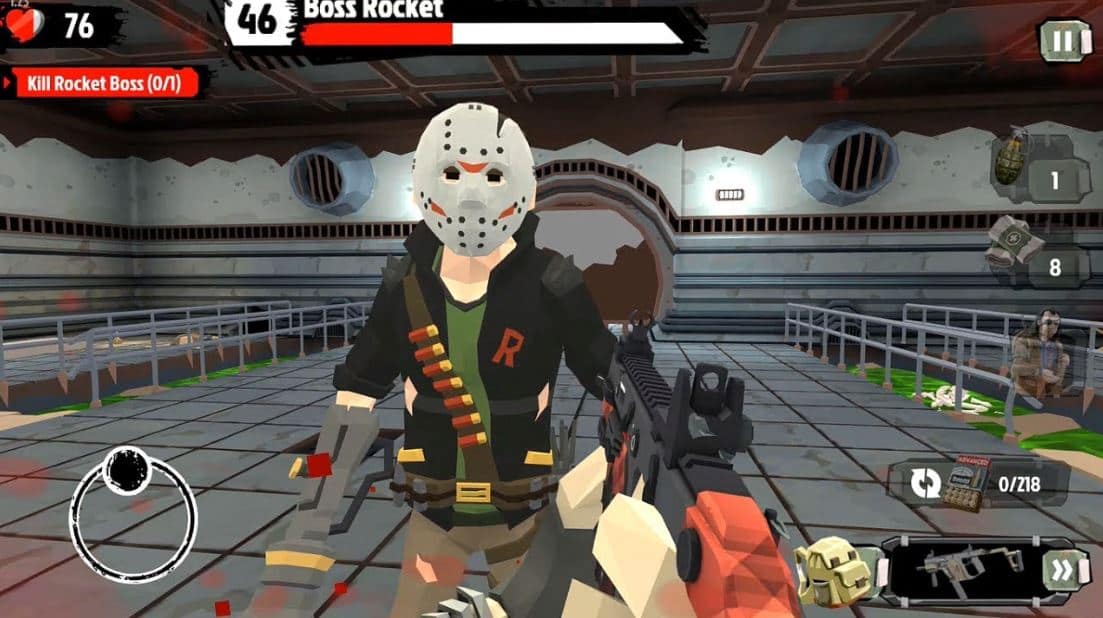Tap the virtual movement joystick

133,514
